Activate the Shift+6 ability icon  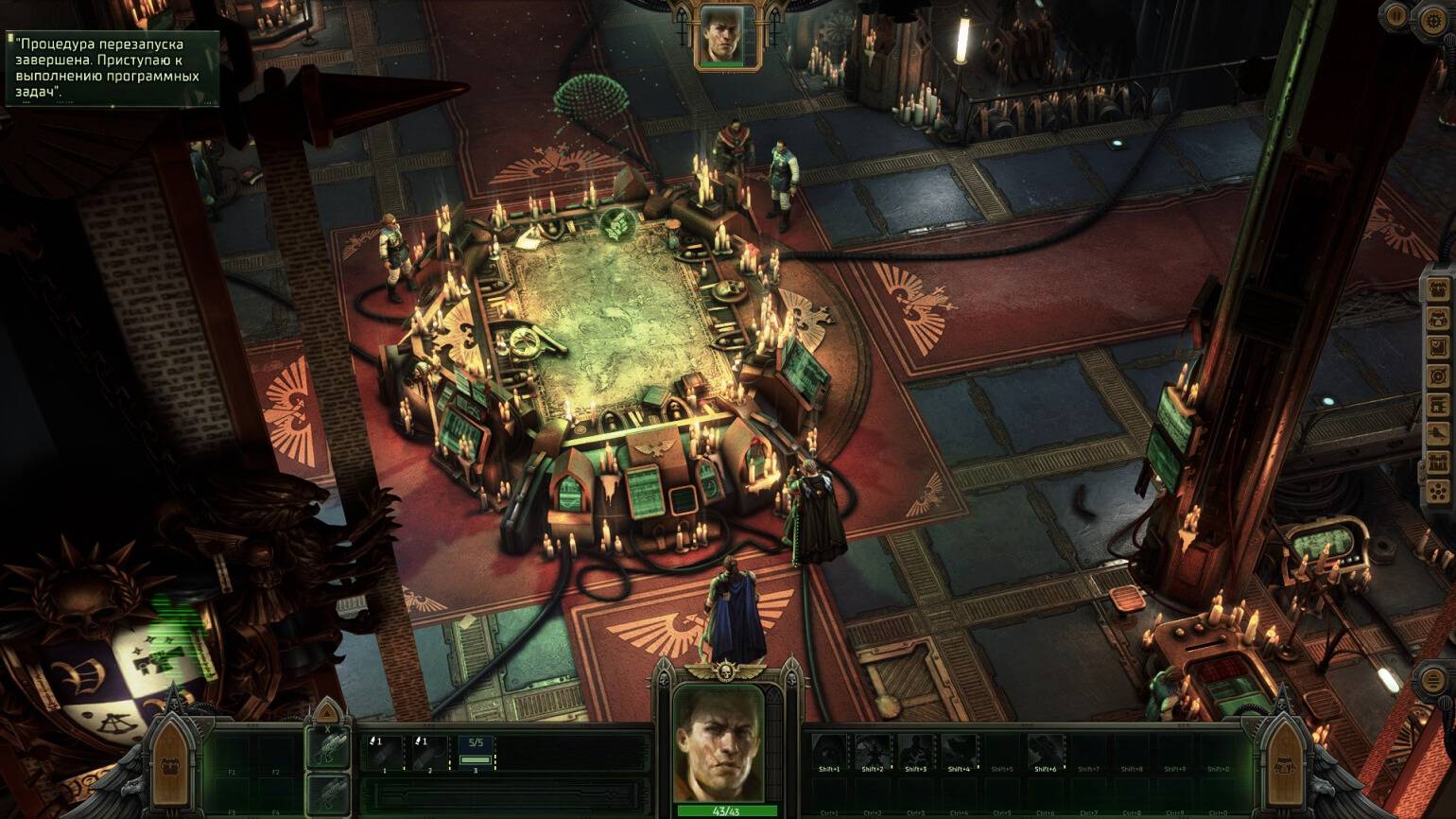click(1045, 752)
